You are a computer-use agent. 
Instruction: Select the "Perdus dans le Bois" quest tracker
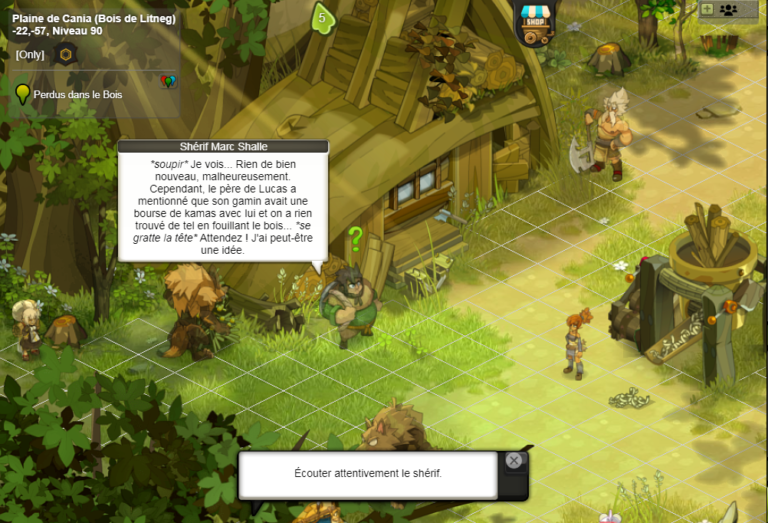pyautogui.click(x=76, y=94)
